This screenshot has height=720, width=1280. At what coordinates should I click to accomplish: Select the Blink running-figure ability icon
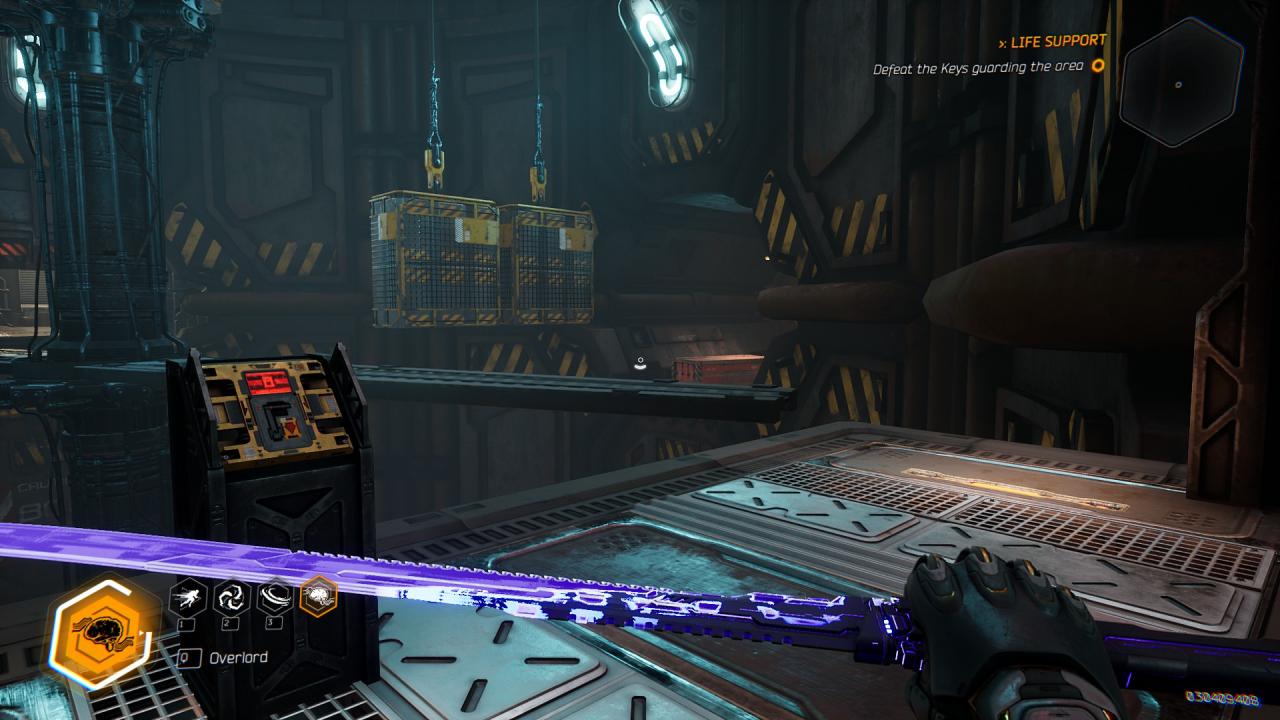[187, 598]
